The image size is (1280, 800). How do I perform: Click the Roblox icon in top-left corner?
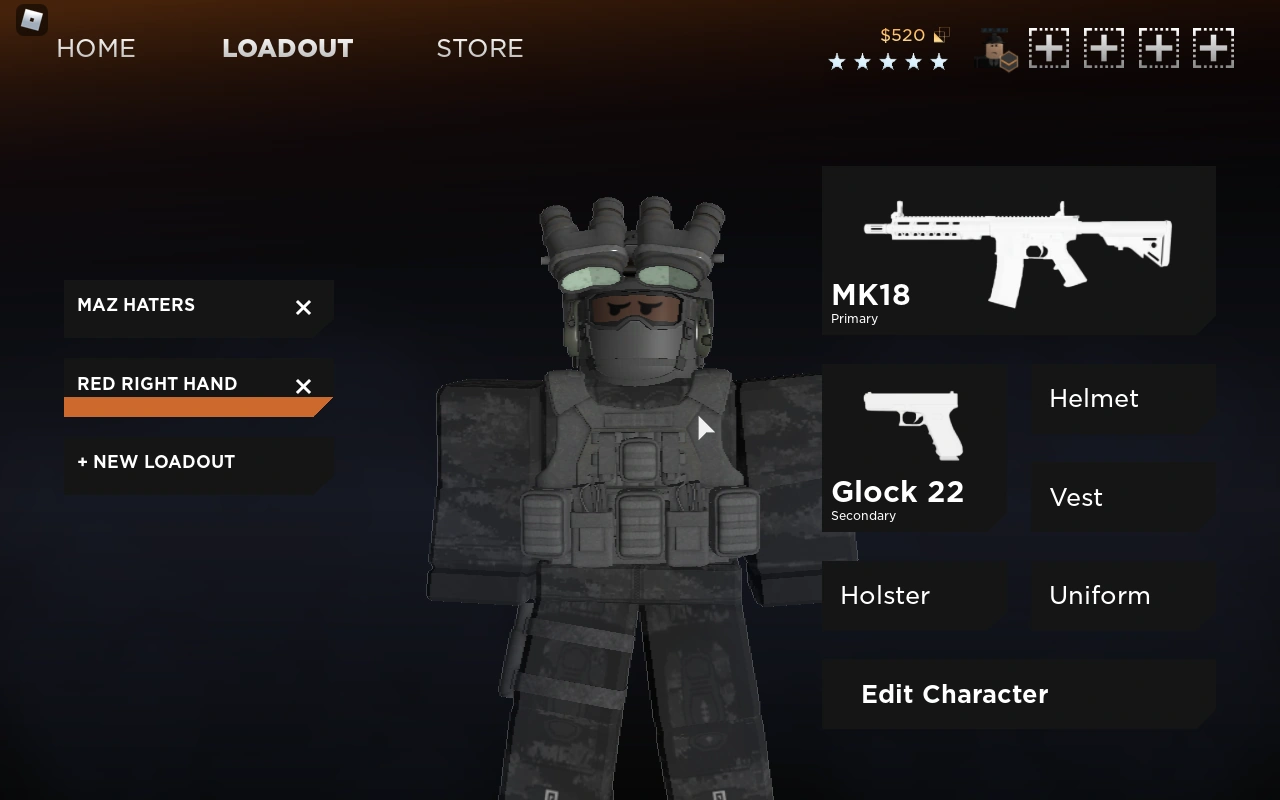[30, 20]
